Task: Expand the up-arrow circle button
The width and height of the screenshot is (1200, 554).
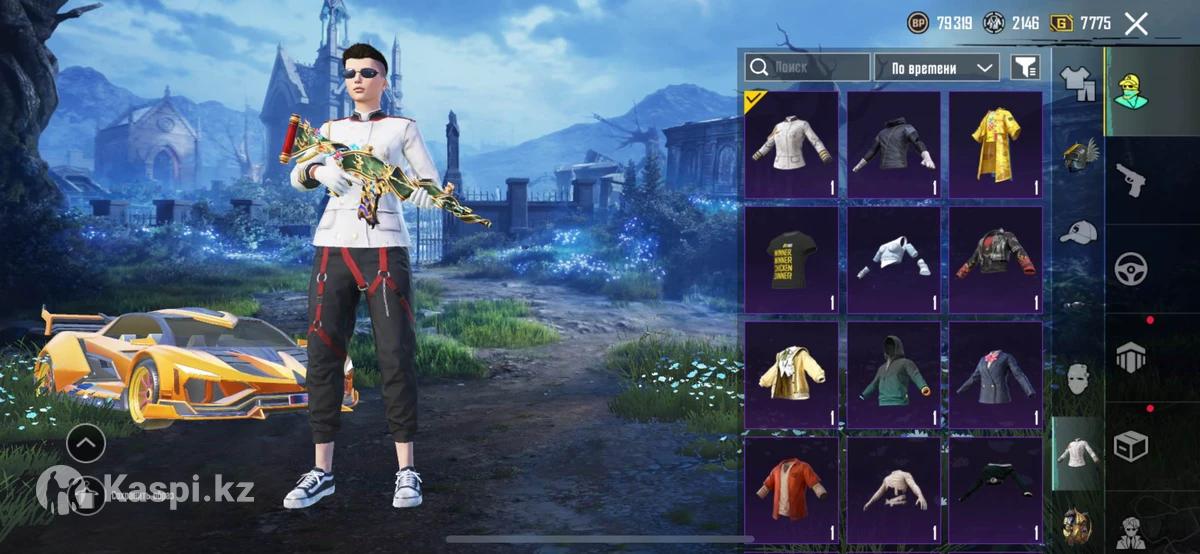Action: tap(86, 442)
